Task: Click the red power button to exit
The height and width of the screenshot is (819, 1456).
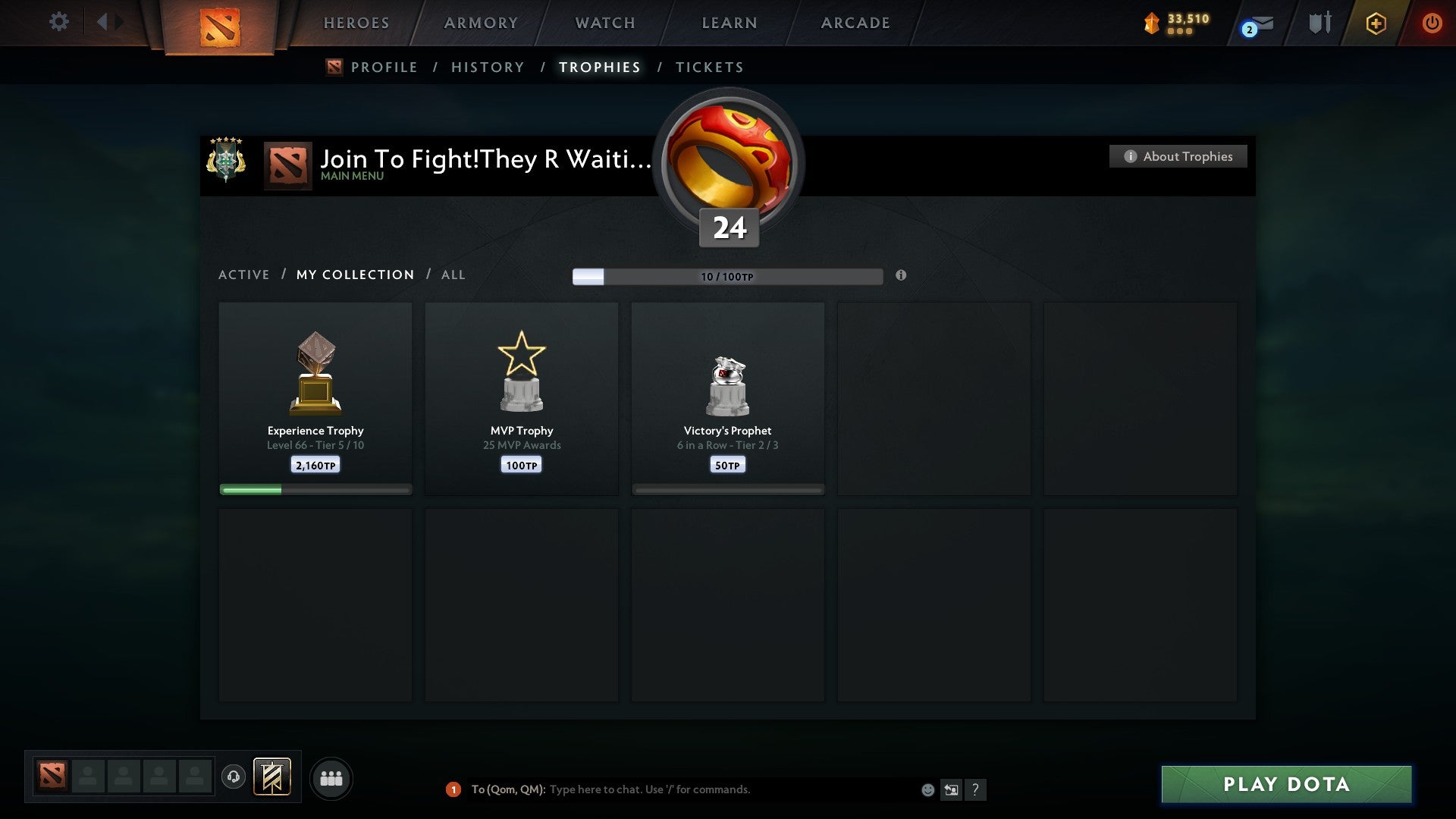Action: tap(1432, 23)
